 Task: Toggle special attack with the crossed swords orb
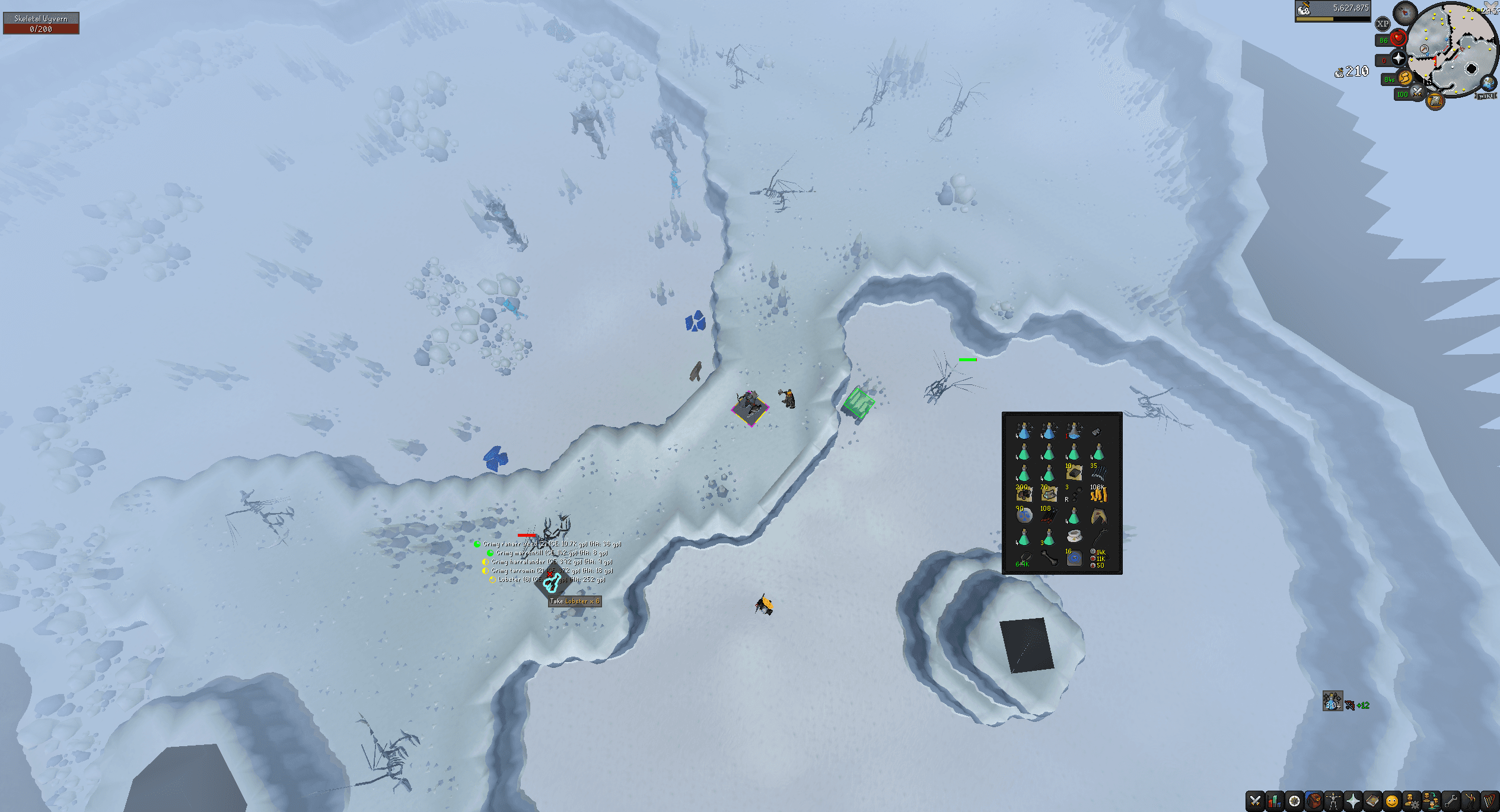pyautogui.click(x=1417, y=92)
